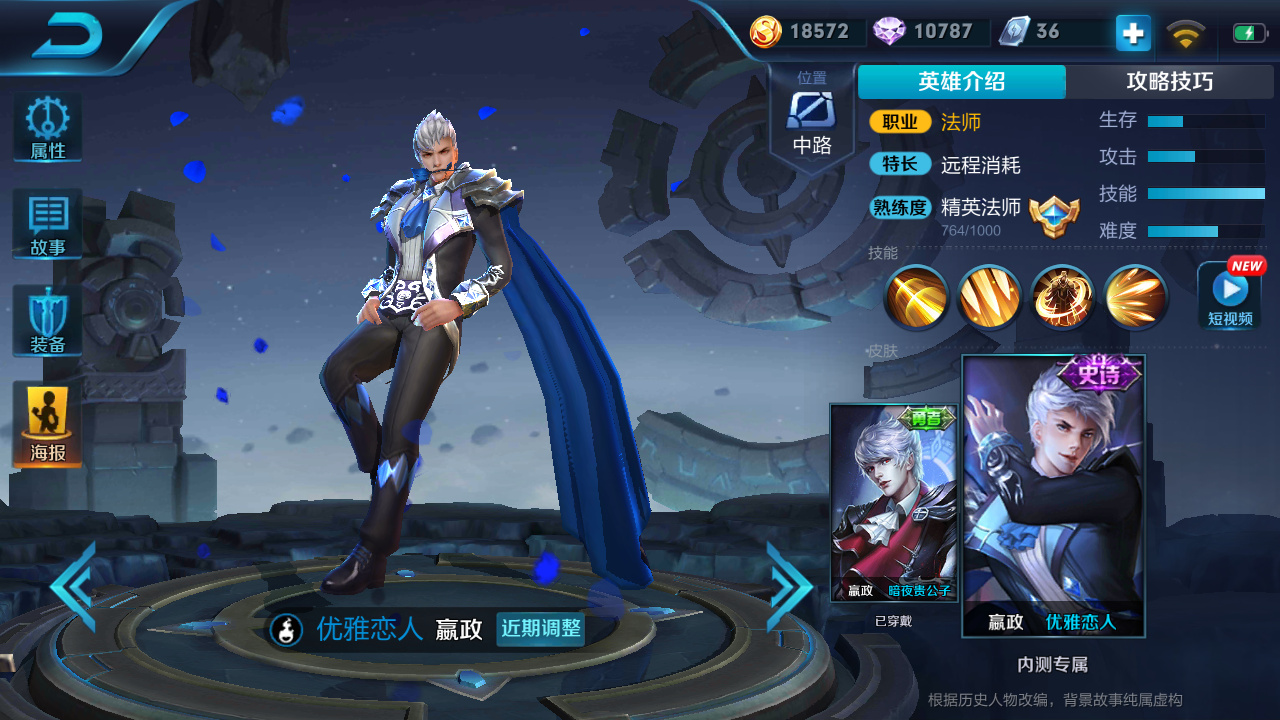The width and height of the screenshot is (1280, 720).
Task: Open the 短视频 short video player
Action: (x=1229, y=295)
